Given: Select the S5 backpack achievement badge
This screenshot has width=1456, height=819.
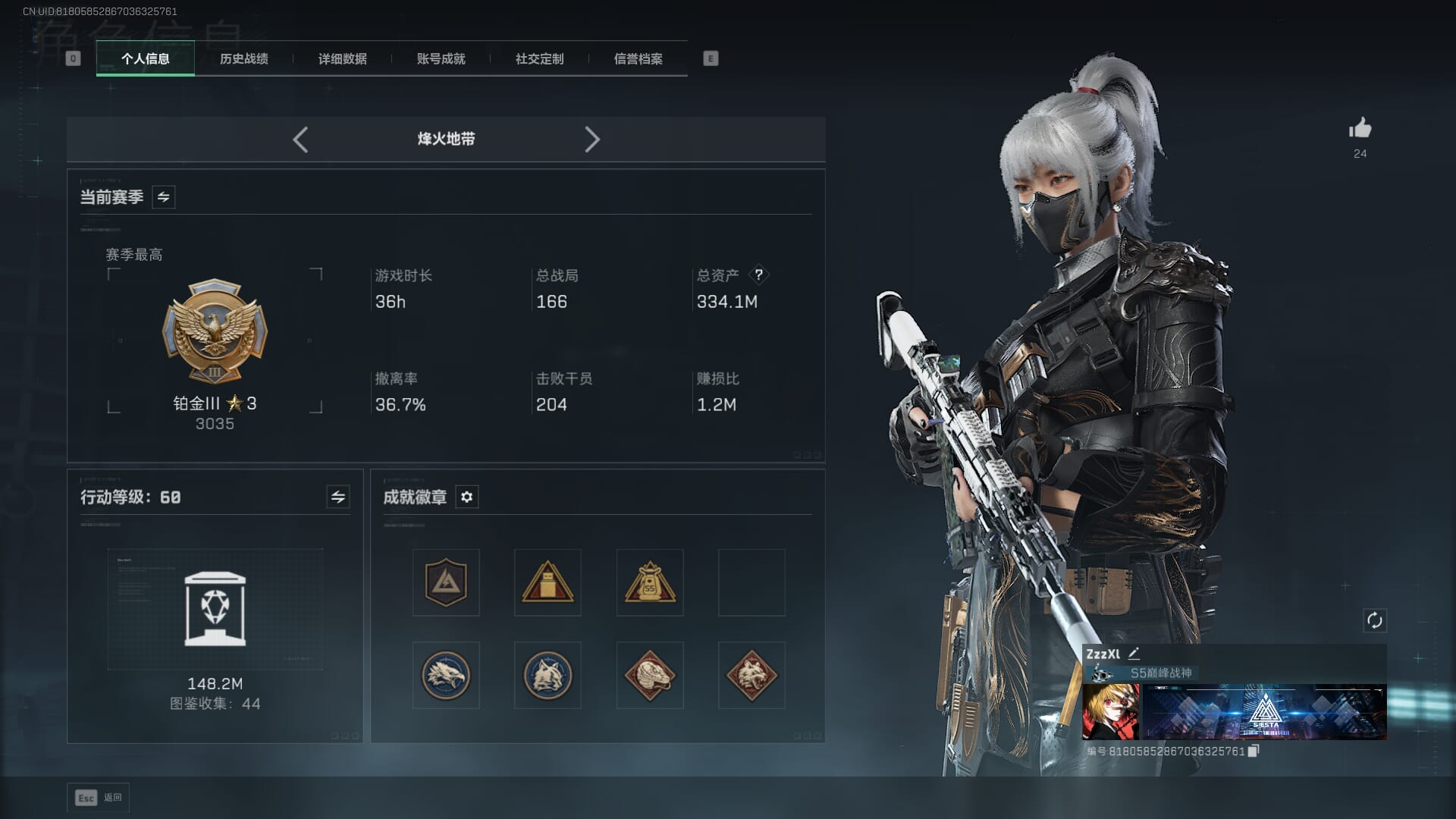Looking at the screenshot, I should coord(650,582).
